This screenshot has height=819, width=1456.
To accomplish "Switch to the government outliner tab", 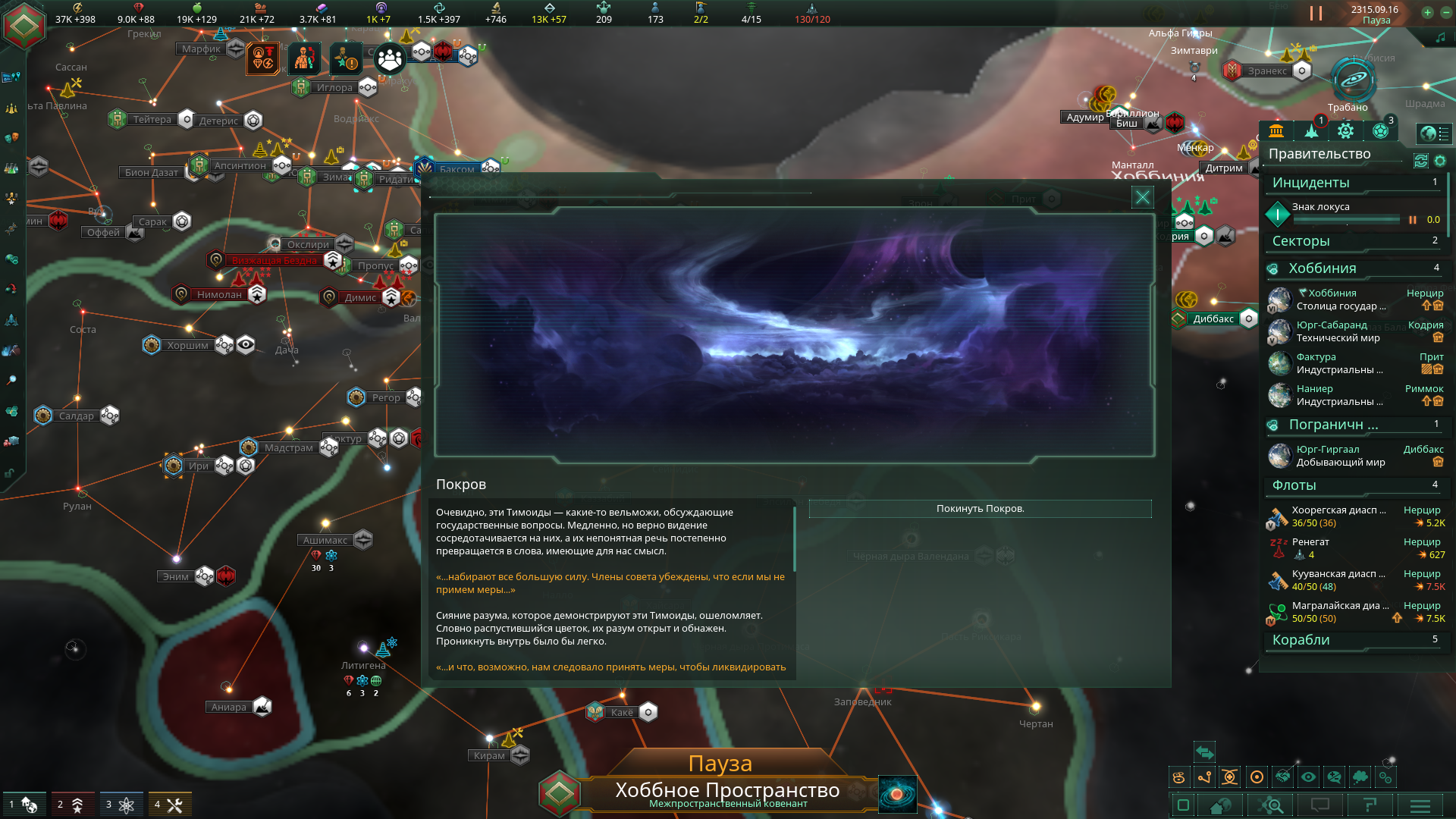I will tap(1276, 131).
